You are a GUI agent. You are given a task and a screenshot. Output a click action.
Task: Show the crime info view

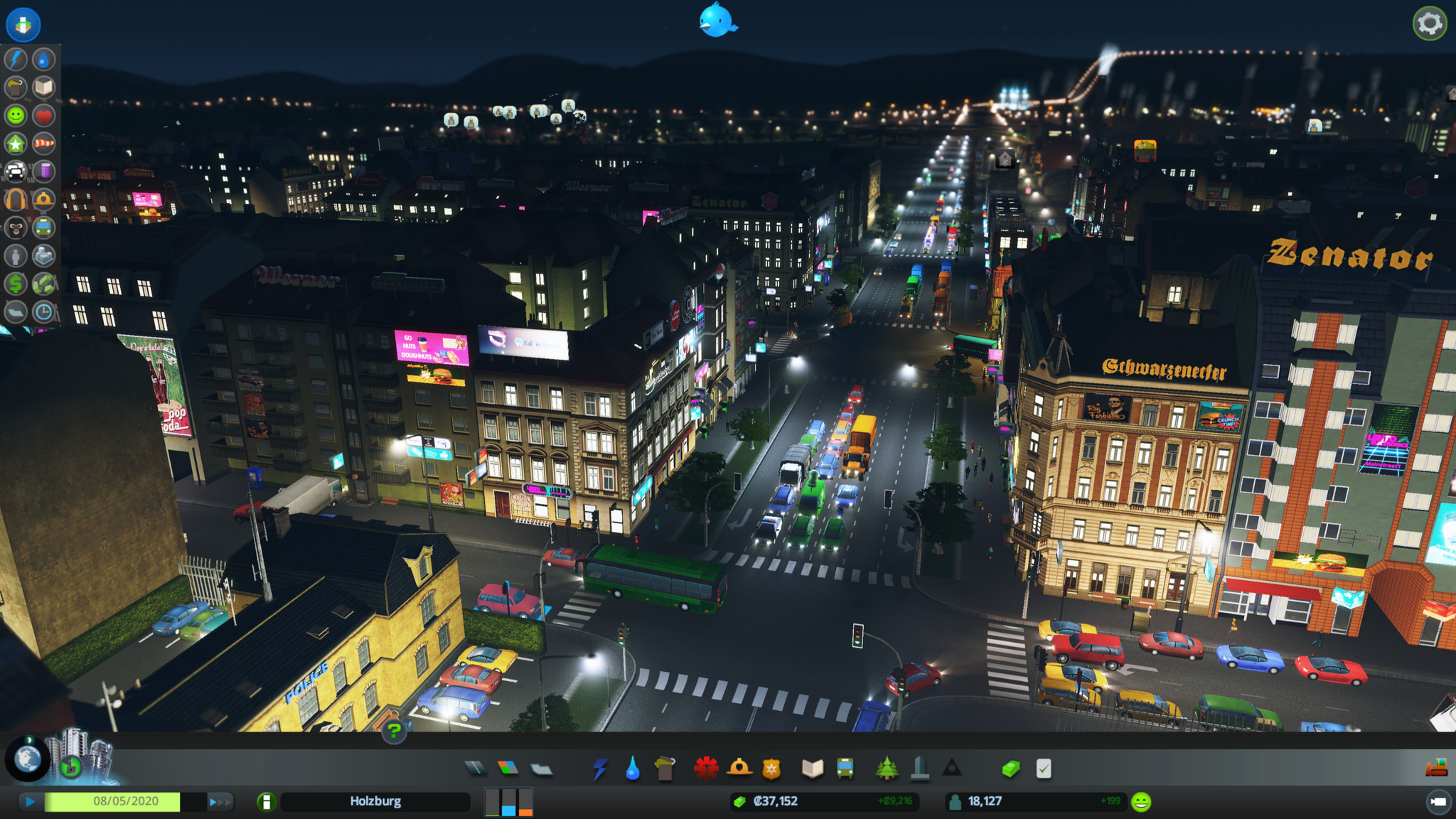pyautogui.click(x=16, y=227)
